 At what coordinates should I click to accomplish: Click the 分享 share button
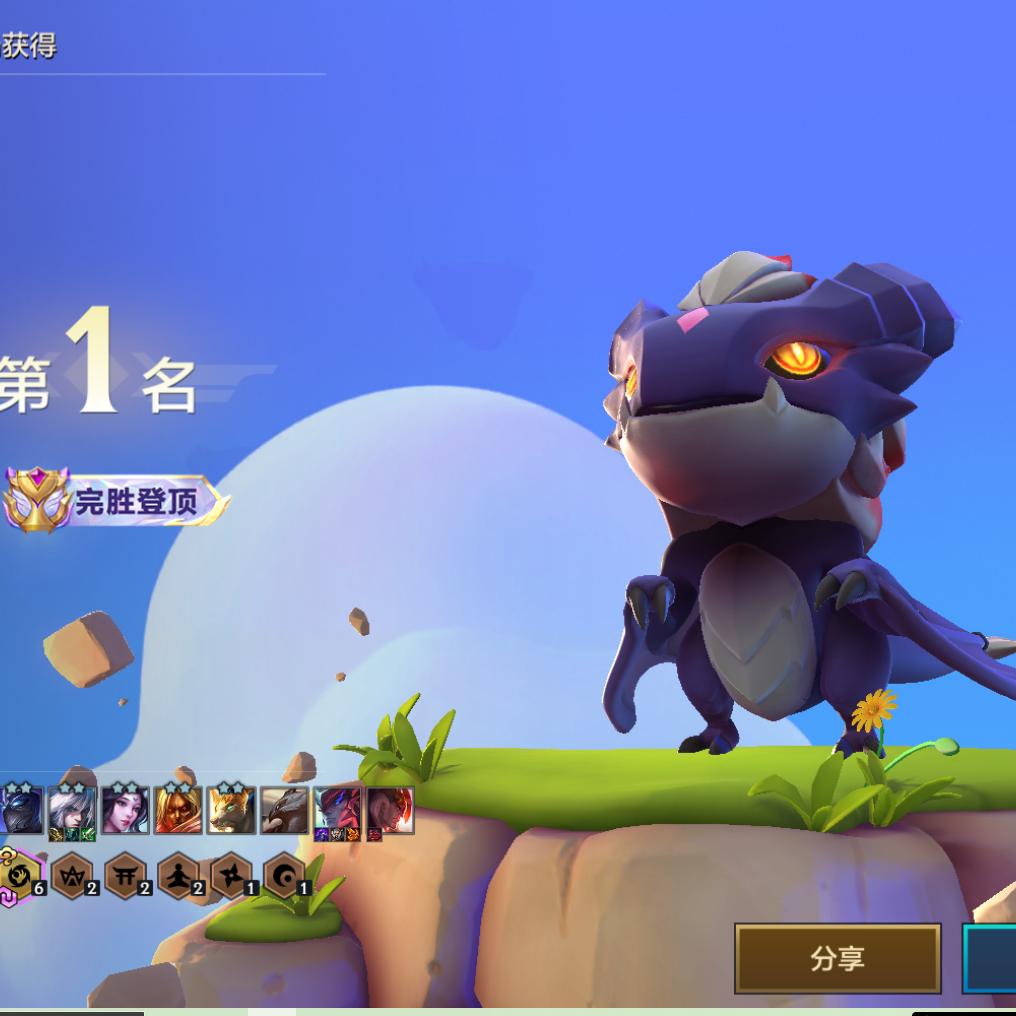(837, 958)
